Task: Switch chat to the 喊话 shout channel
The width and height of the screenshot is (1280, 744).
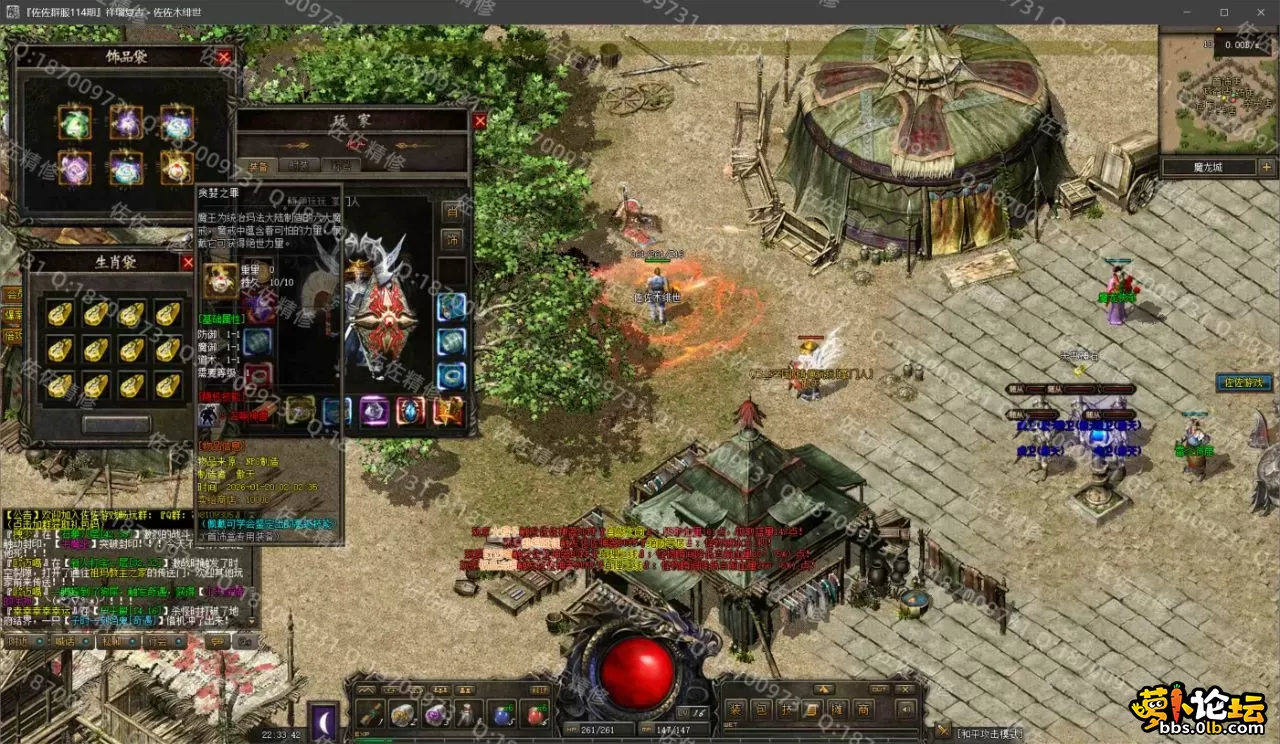Action: (x=65, y=641)
